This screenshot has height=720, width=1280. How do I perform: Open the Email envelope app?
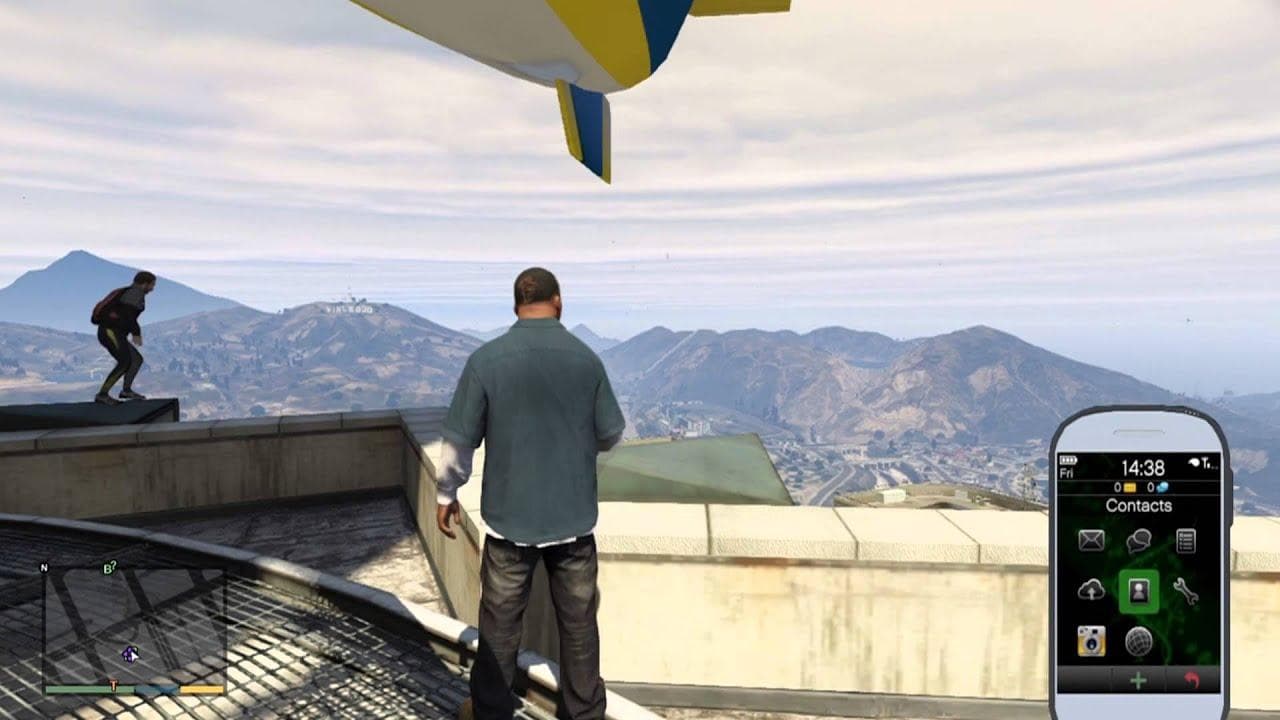tap(1090, 541)
